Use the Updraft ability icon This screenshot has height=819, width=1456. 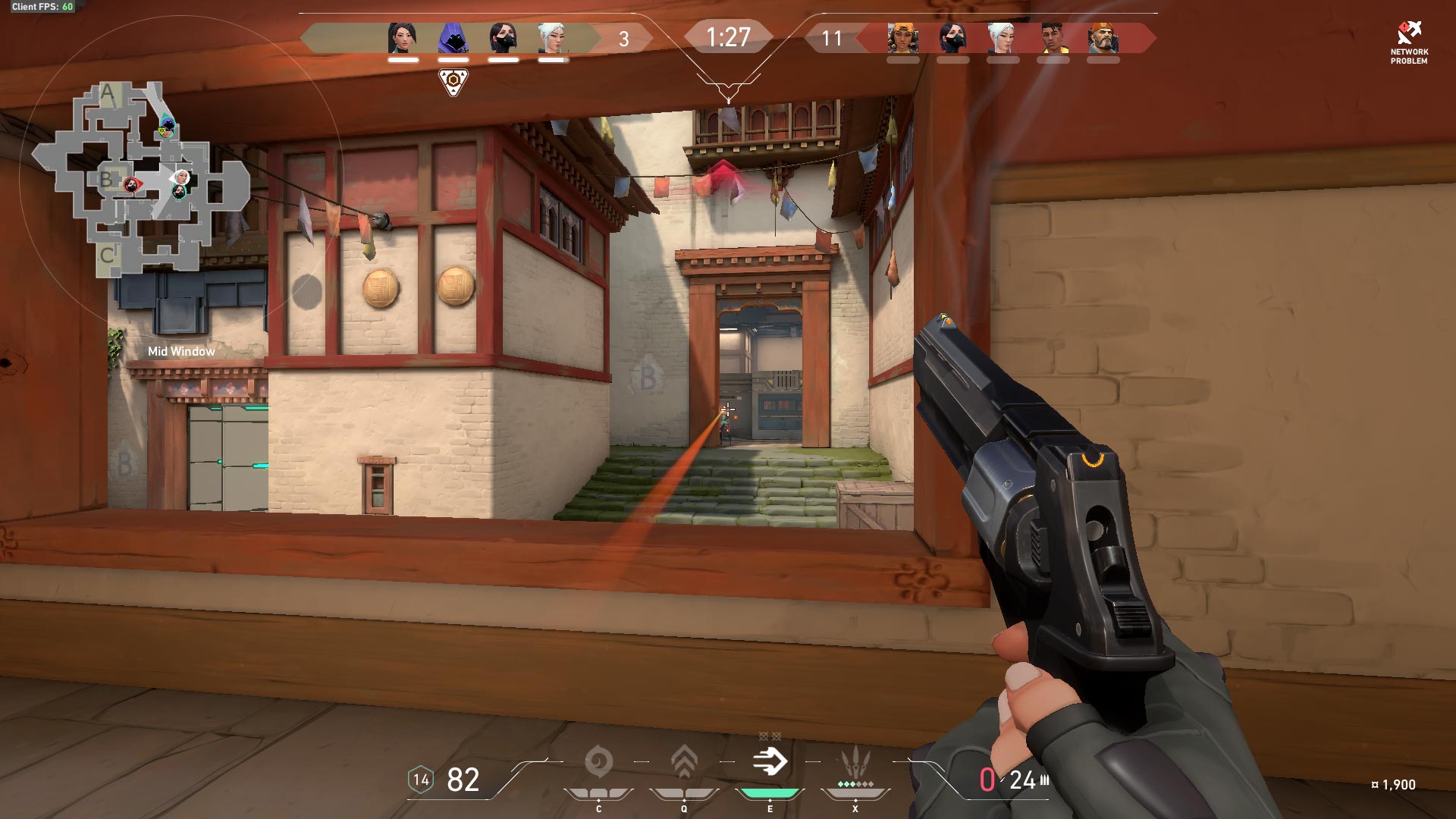click(684, 762)
